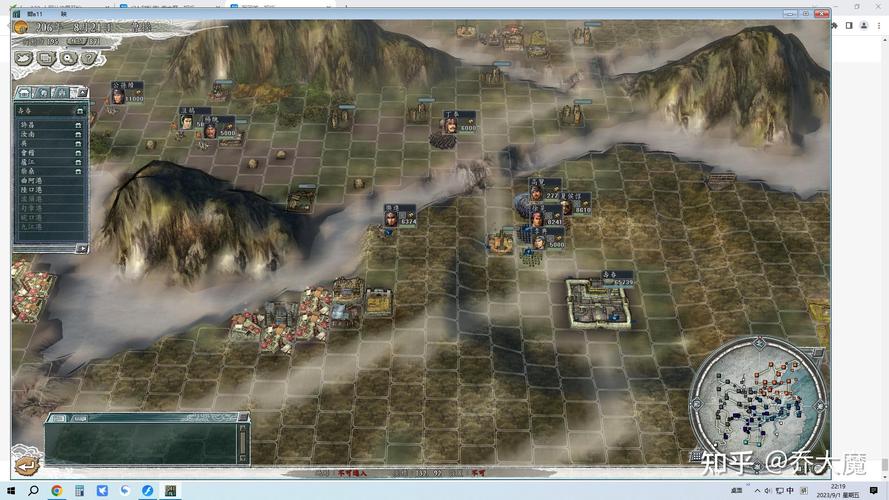Switch to the first city list tab
The image size is (889, 500).
(x=25, y=92)
